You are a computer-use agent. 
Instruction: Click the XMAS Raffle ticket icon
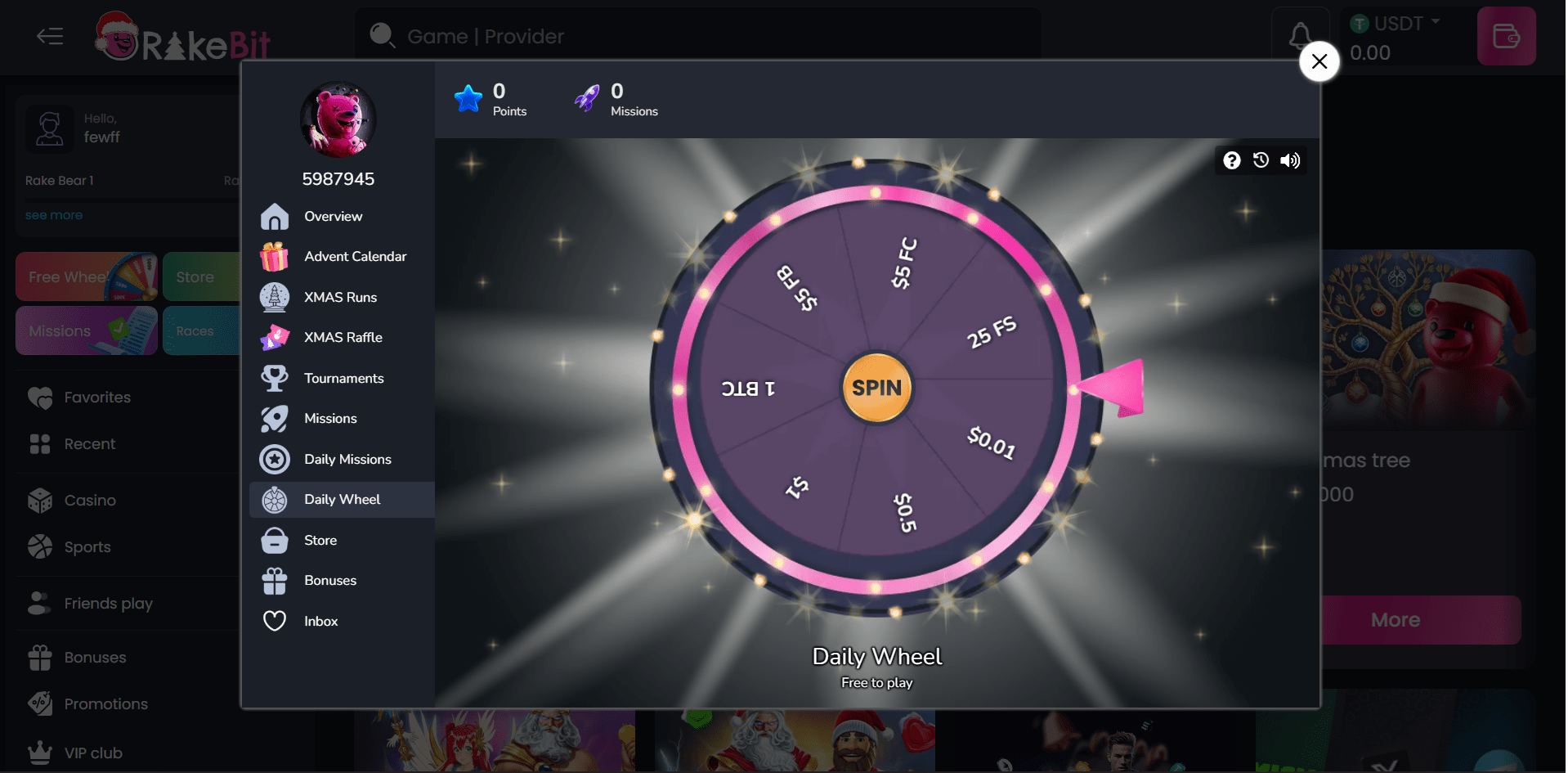[275, 337]
